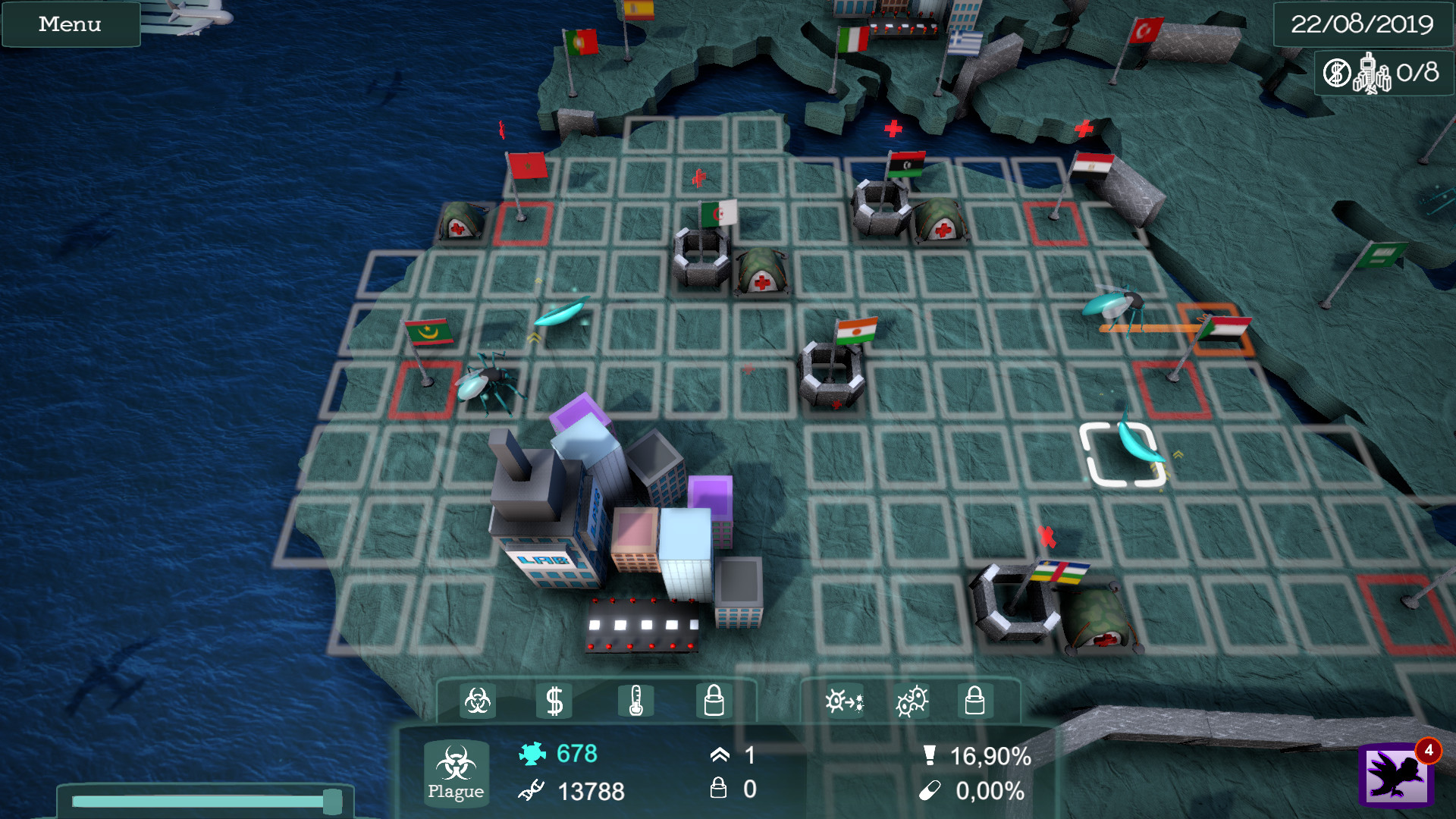Click the DNA helix counter icon

click(x=531, y=793)
